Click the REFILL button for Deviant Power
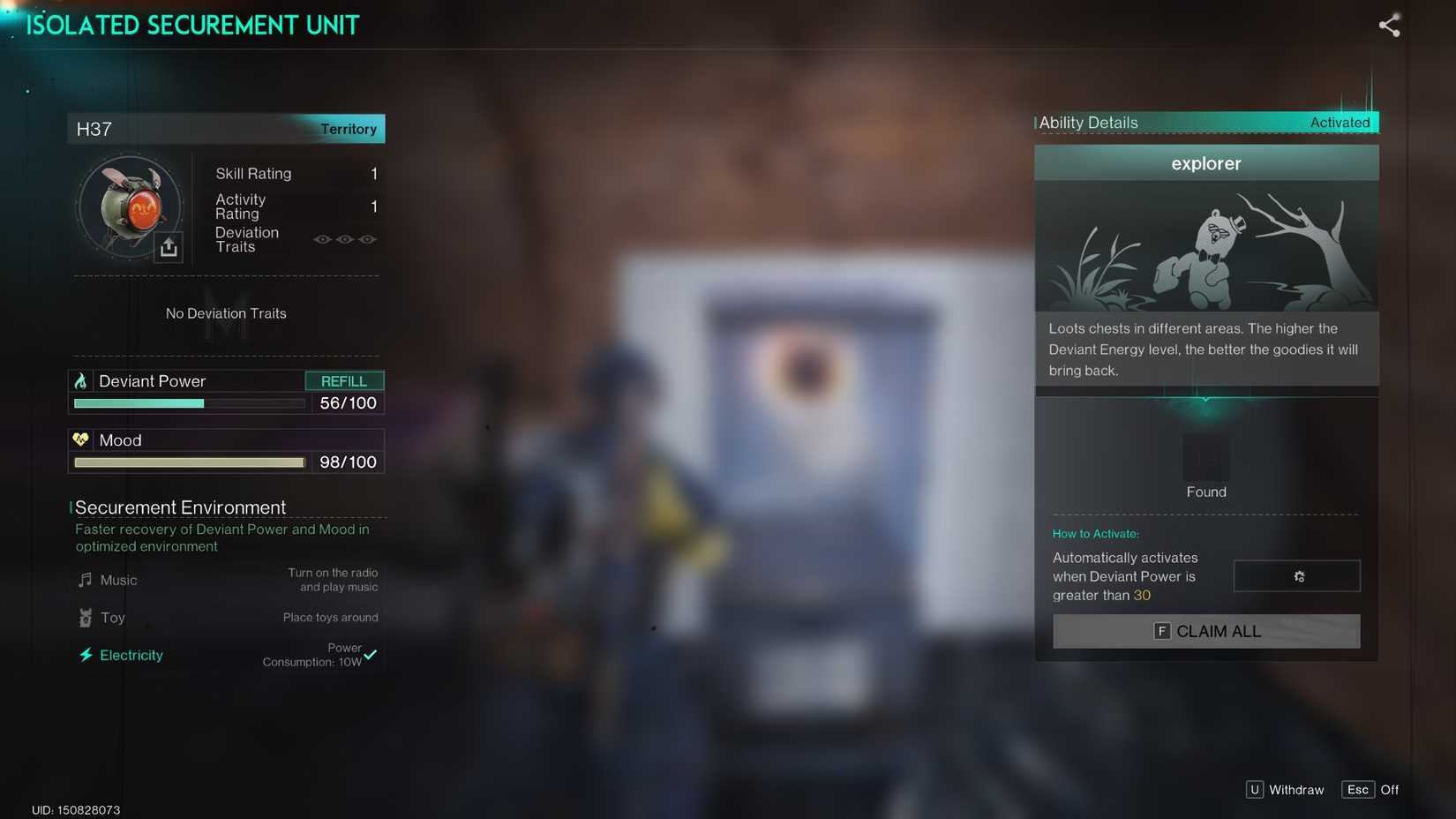The image size is (1456, 819). coord(345,380)
